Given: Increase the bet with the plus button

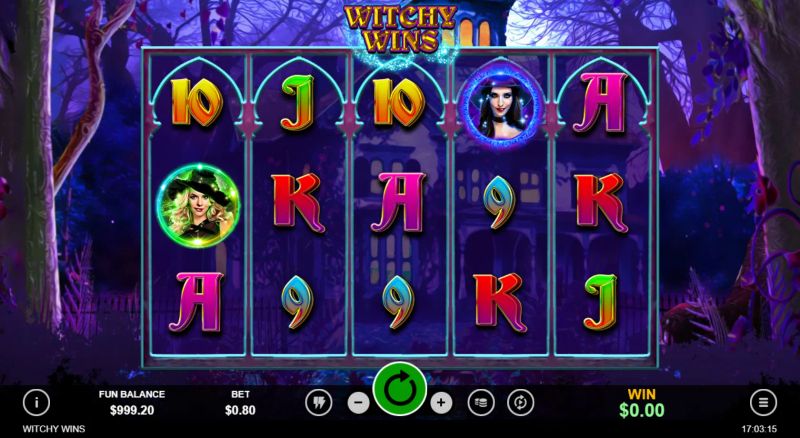Looking at the screenshot, I should pyautogui.click(x=442, y=403).
